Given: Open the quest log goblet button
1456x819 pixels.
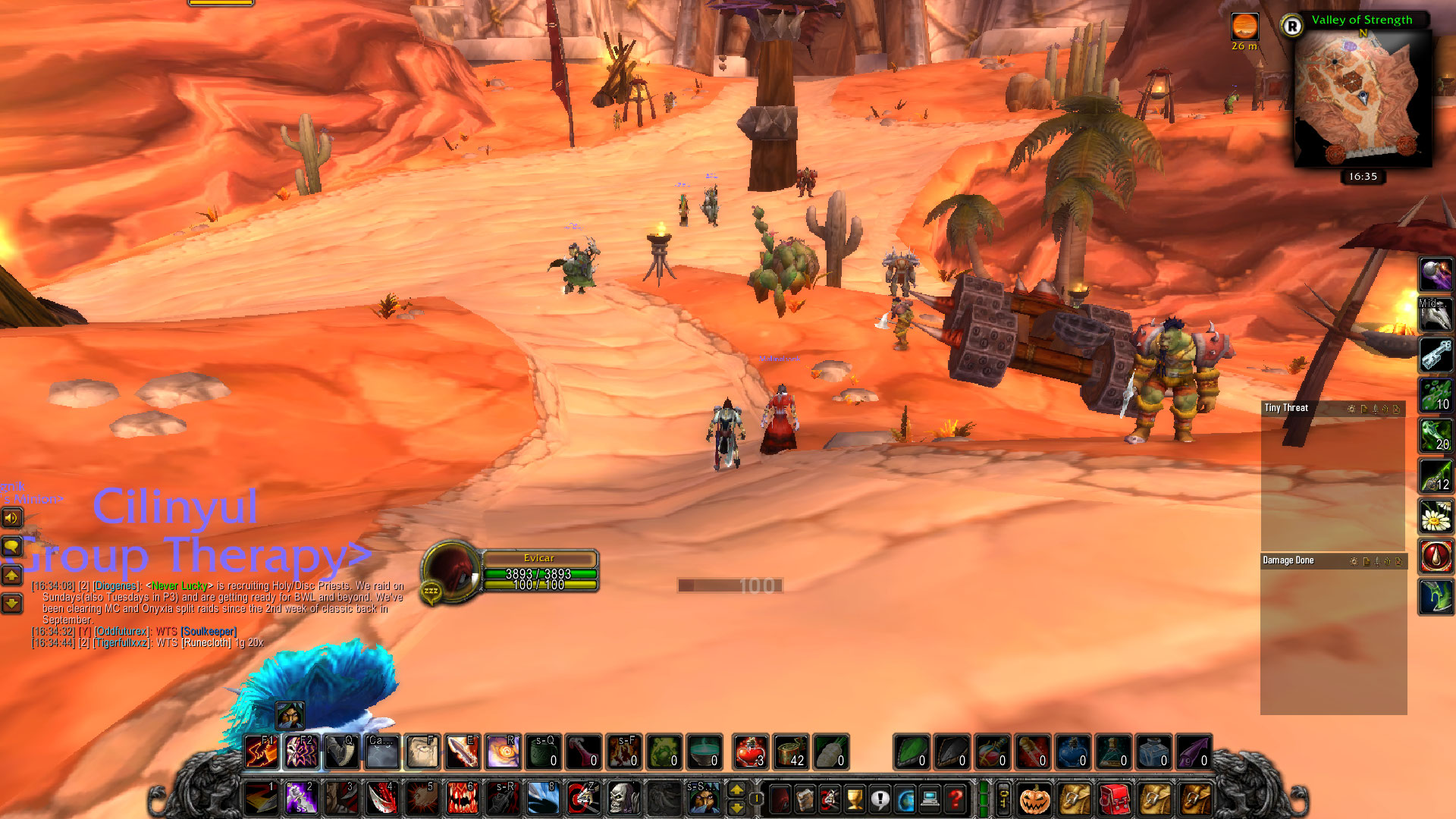Looking at the screenshot, I should click(x=855, y=799).
